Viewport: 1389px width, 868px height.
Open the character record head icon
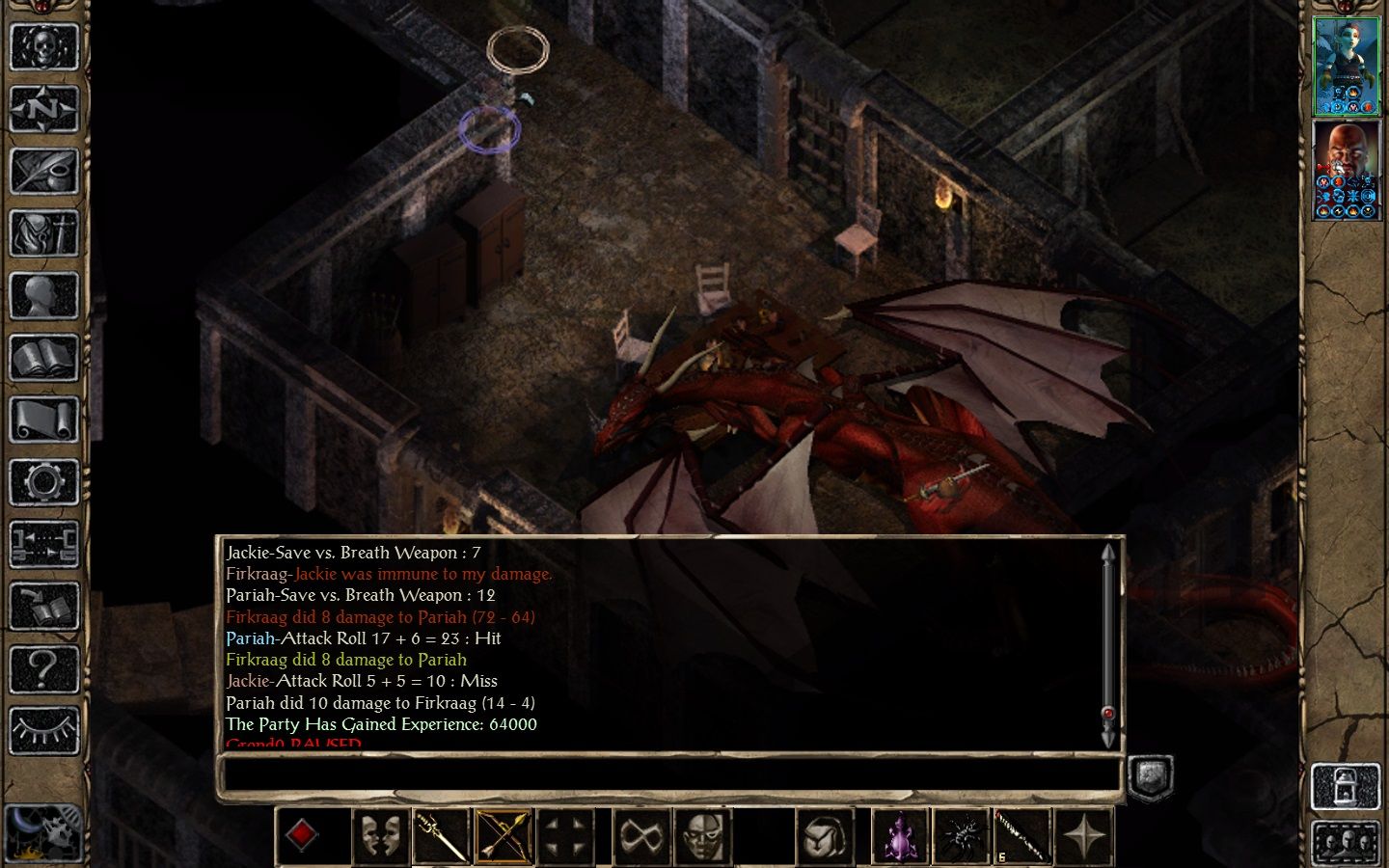click(43, 296)
